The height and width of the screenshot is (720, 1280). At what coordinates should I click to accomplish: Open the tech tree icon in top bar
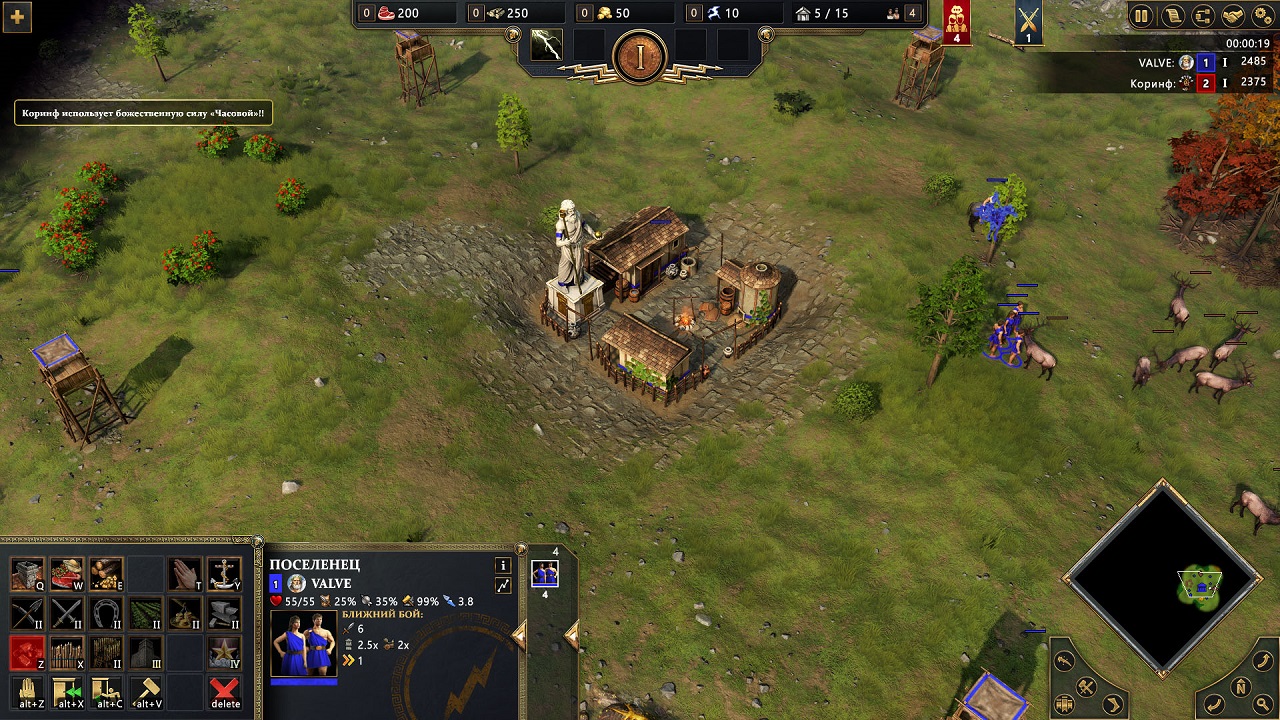(1202, 15)
